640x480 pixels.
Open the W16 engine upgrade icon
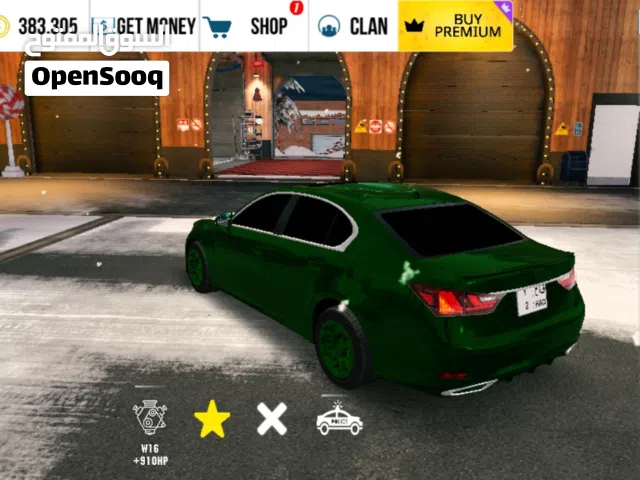pyautogui.click(x=150, y=418)
